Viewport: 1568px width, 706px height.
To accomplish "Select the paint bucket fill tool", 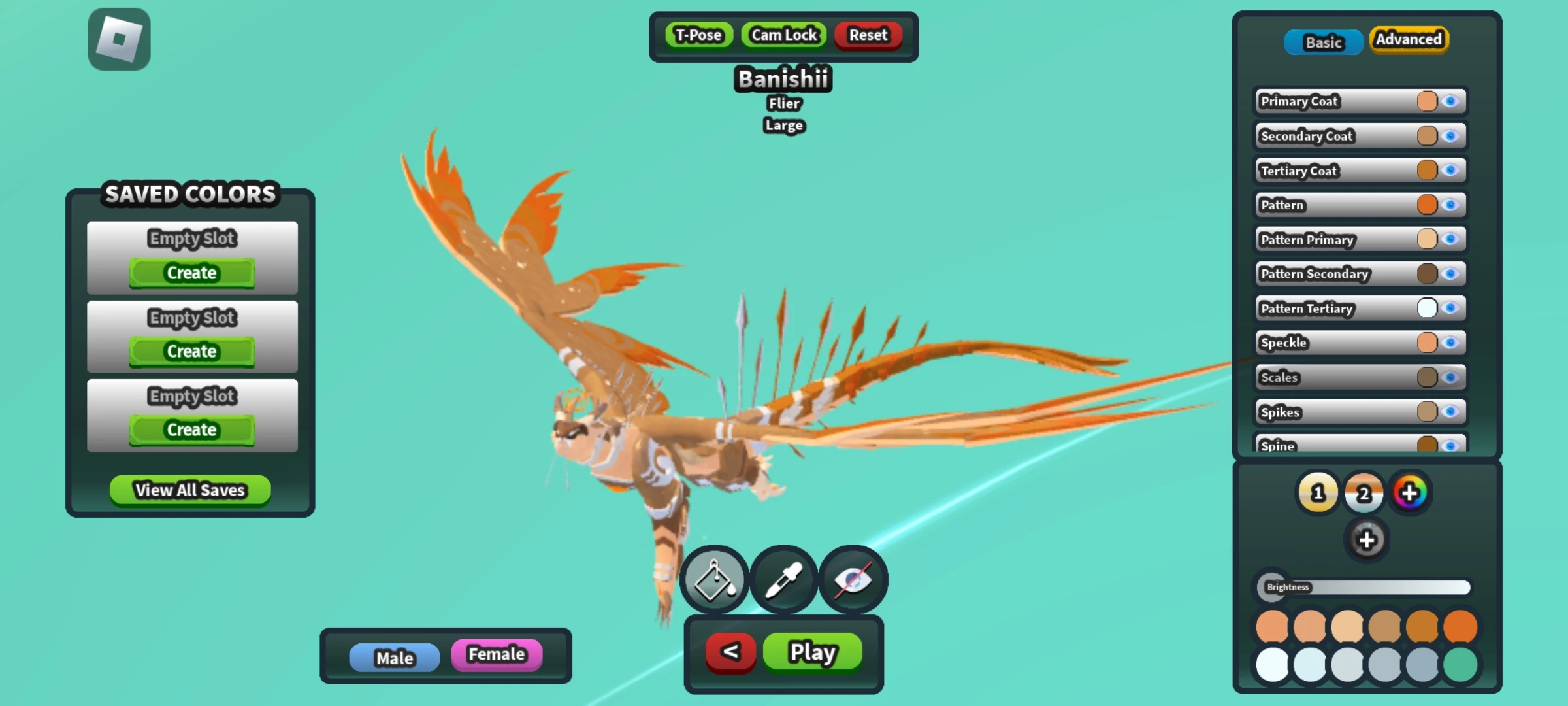I will tap(713, 579).
